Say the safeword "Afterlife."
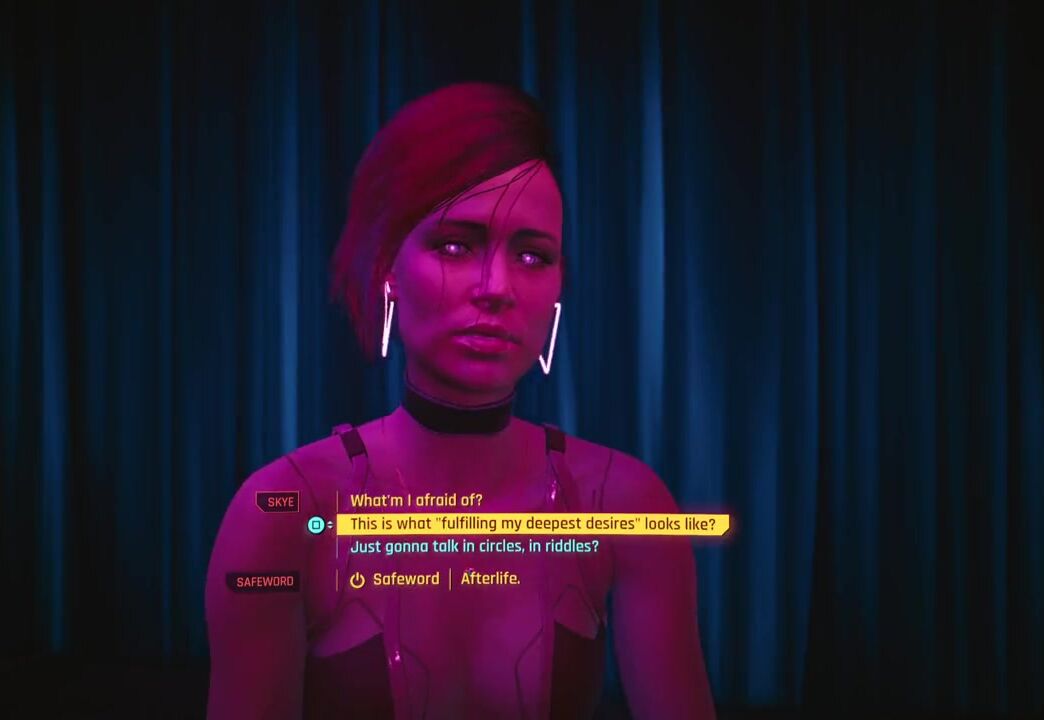This screenshot has height=720, width=1044. click(x=489, y=579)
